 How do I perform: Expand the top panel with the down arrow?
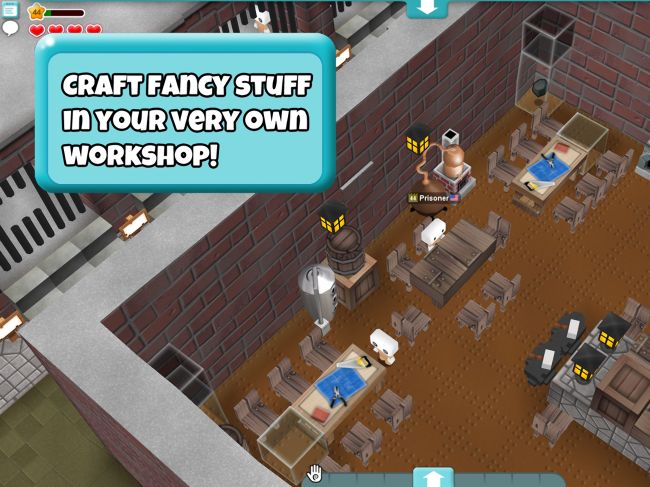pos(427,7)
